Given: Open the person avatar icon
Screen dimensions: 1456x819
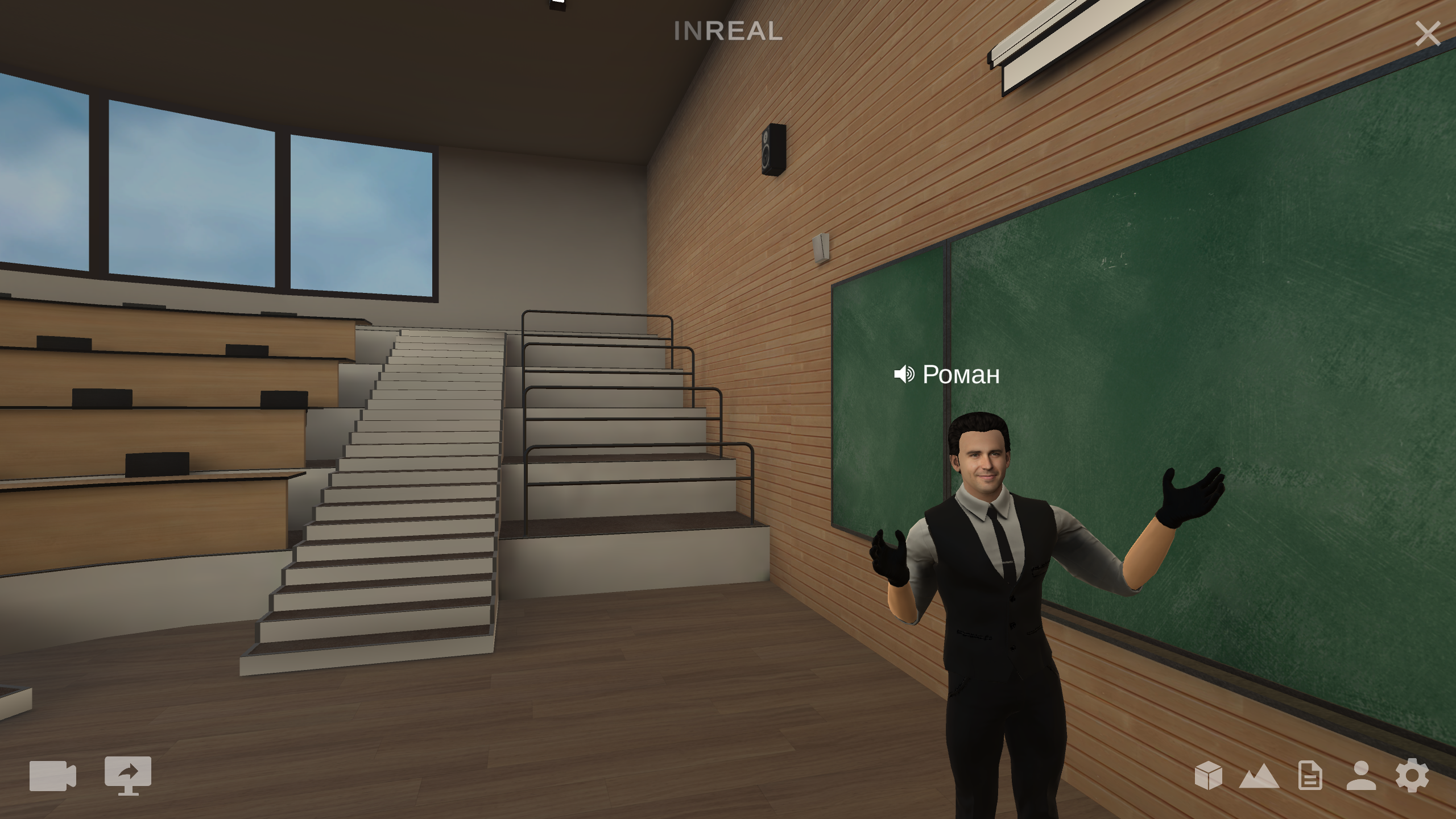Looking at the screenshot, I should tap(1361, 776).
